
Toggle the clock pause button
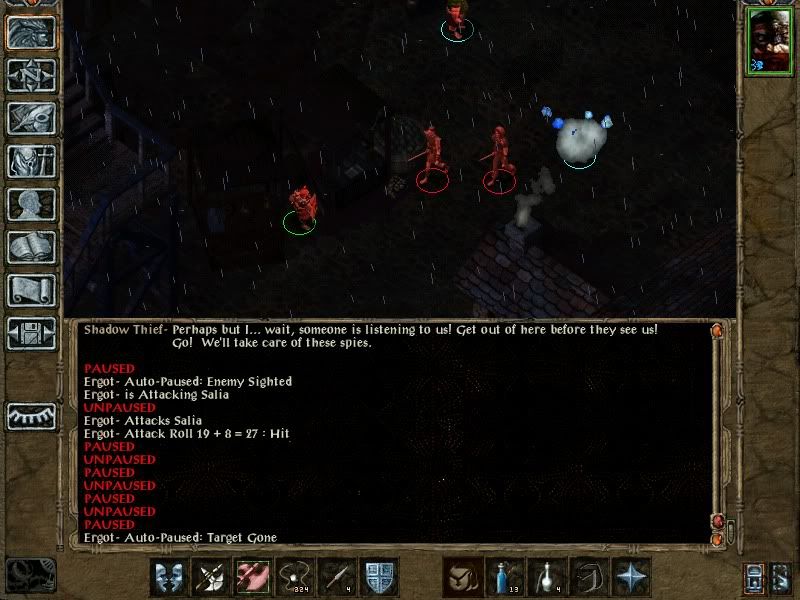point(30,575)
